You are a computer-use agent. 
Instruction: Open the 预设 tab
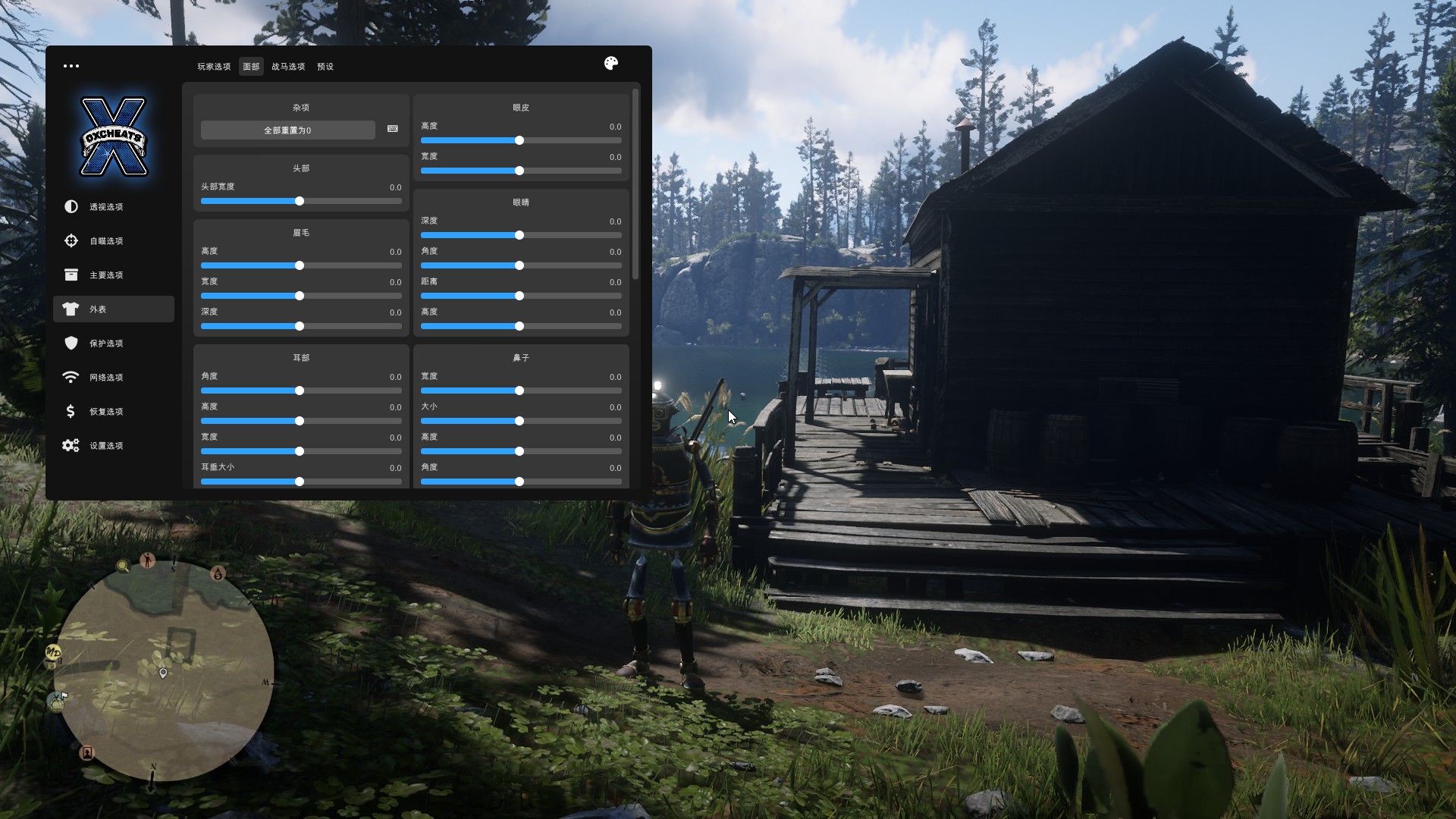[325, 67]
